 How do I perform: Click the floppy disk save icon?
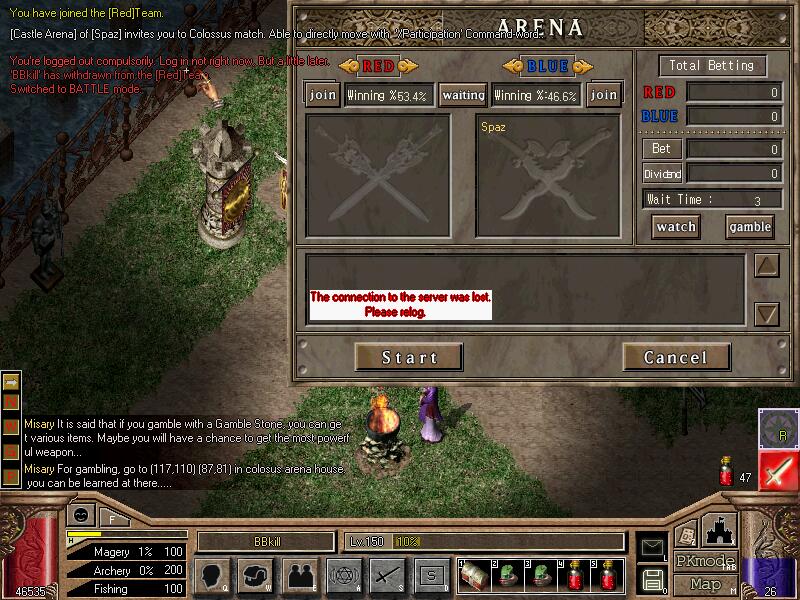pos(652,578)
